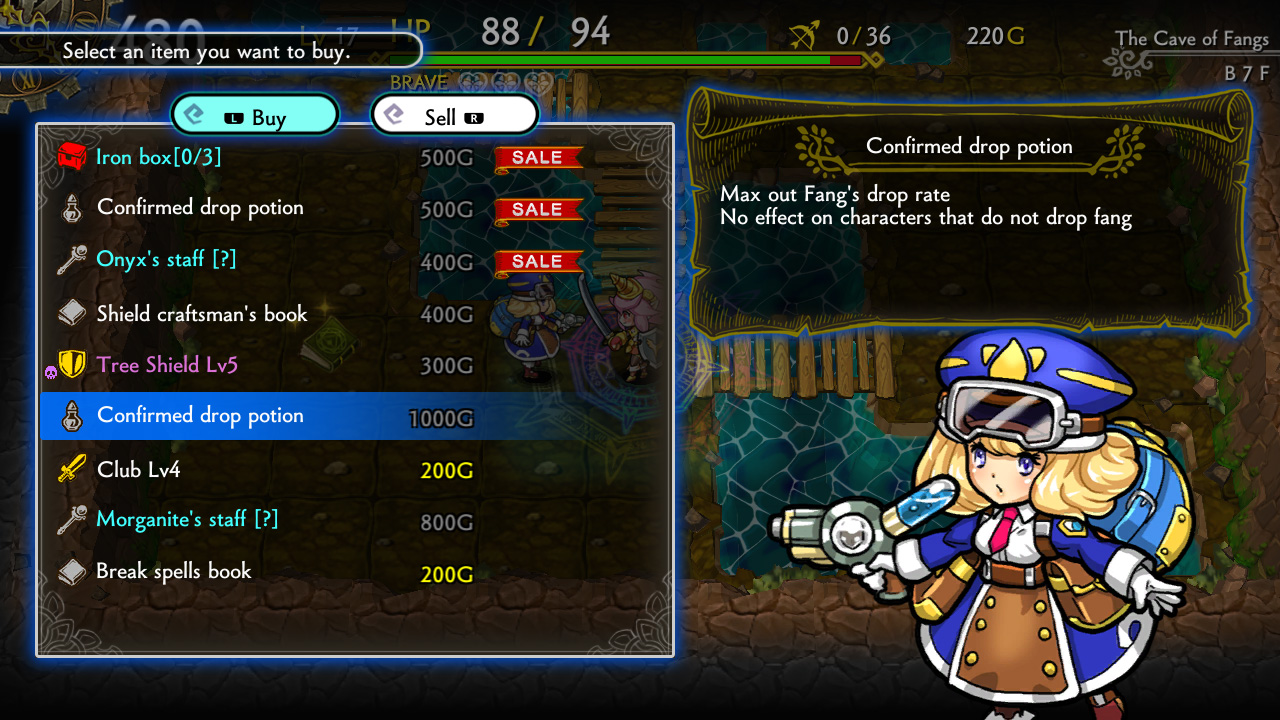Screen dimensions: 1280x720
Task: Click the SALE banner next to Iron box
Action: 538,157
